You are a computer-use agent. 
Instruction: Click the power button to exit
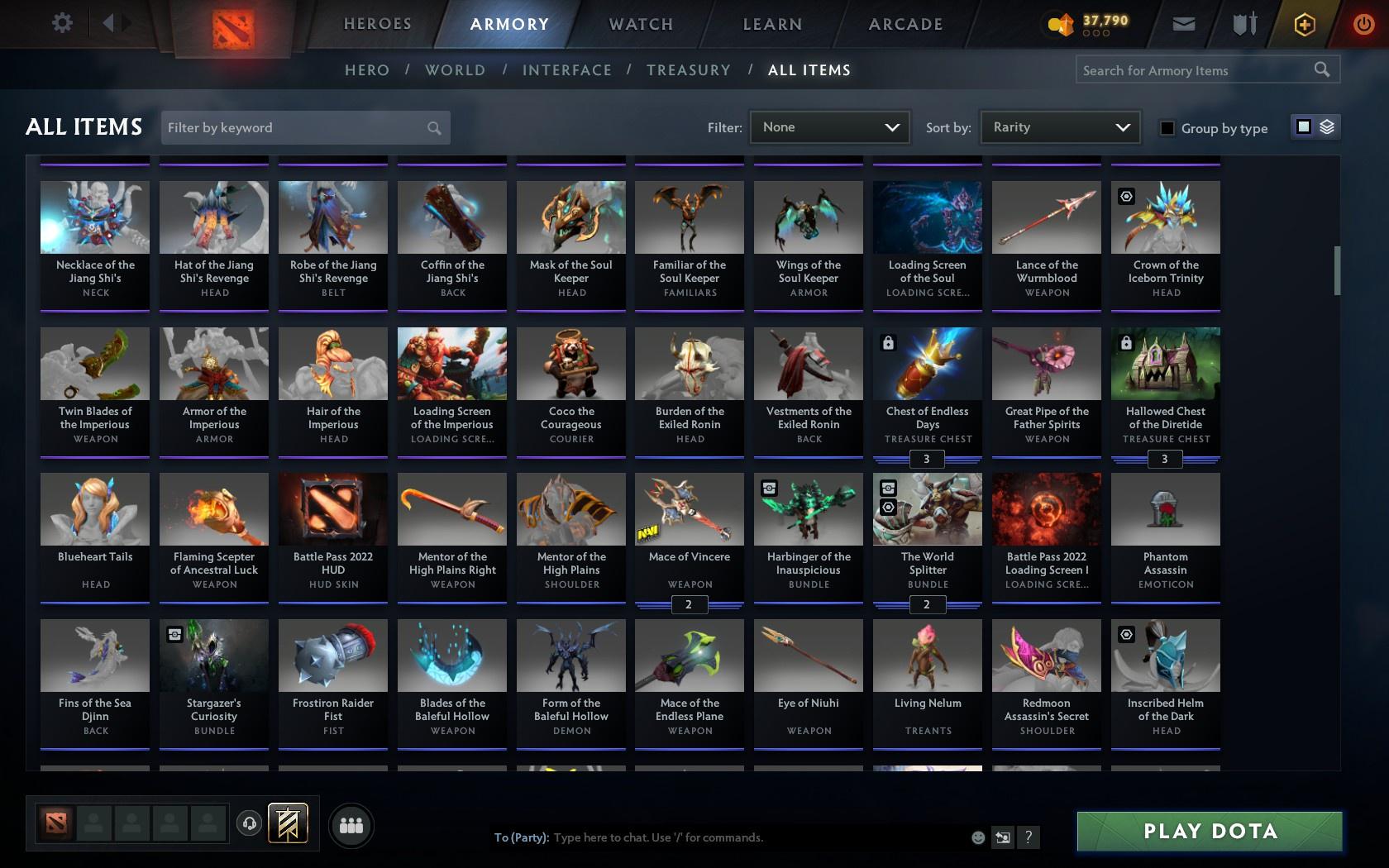tap(1363, 24)
